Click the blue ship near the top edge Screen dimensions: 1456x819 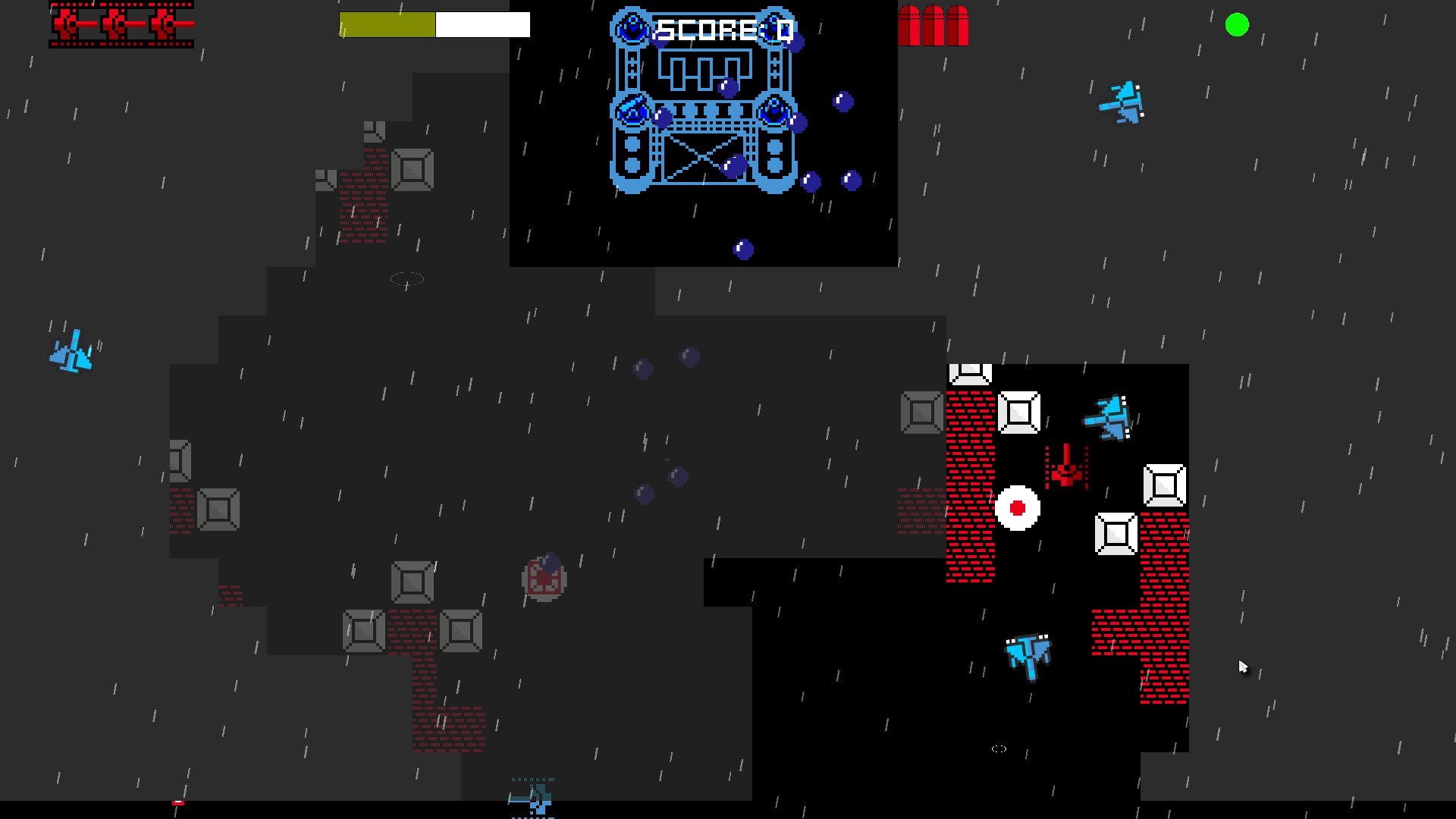1122,102
